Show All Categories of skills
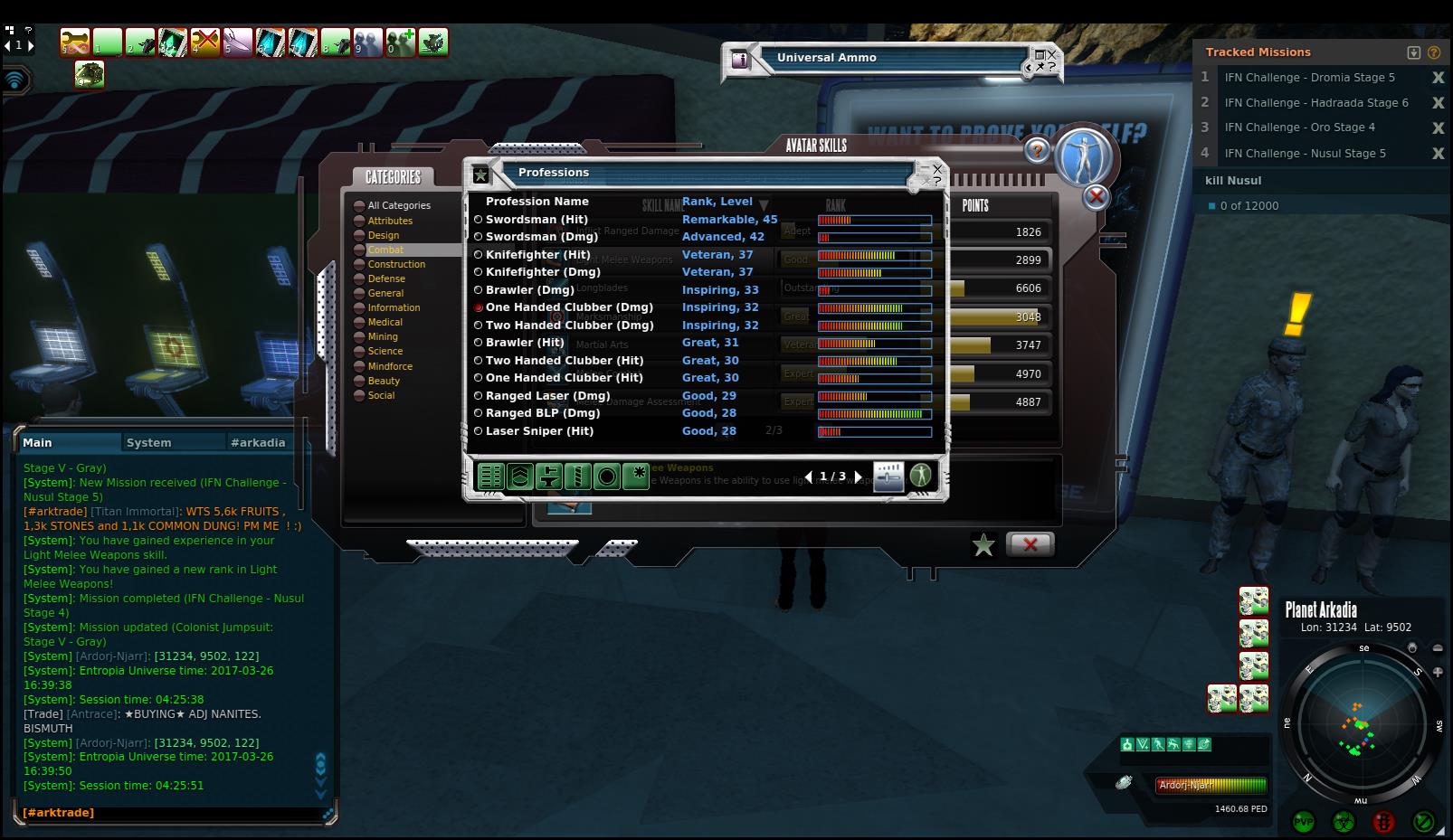Viewport: 1453px width, 840px height. [398, 206]
